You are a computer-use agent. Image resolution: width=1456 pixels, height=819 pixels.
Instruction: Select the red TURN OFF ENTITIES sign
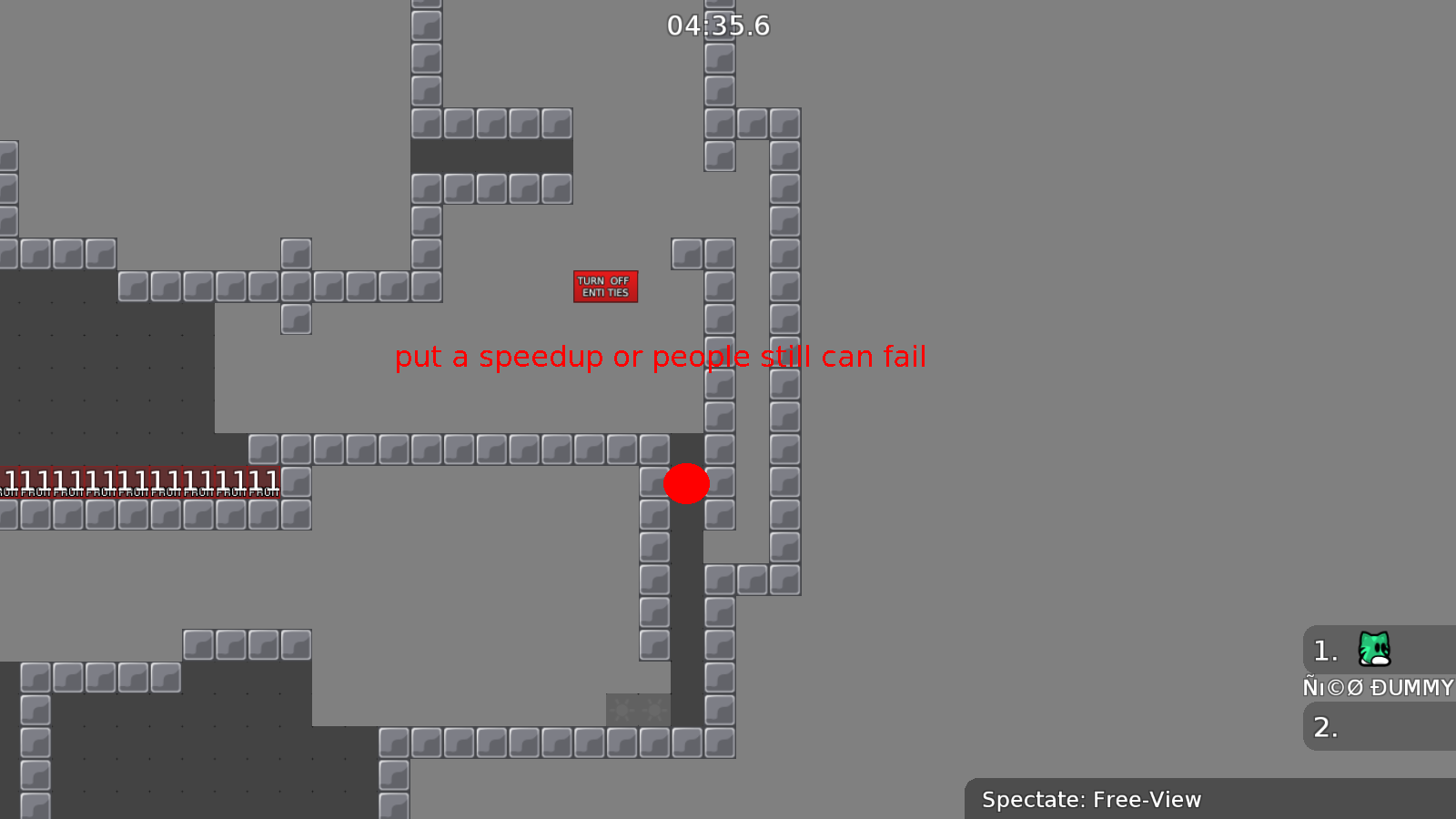tap(605, 286)
